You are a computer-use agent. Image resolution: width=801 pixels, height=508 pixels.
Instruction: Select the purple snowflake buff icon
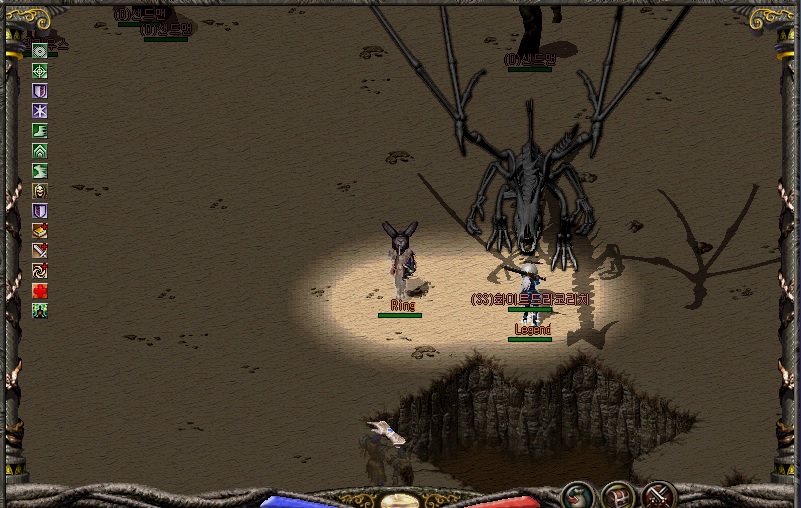coord(40,111)
